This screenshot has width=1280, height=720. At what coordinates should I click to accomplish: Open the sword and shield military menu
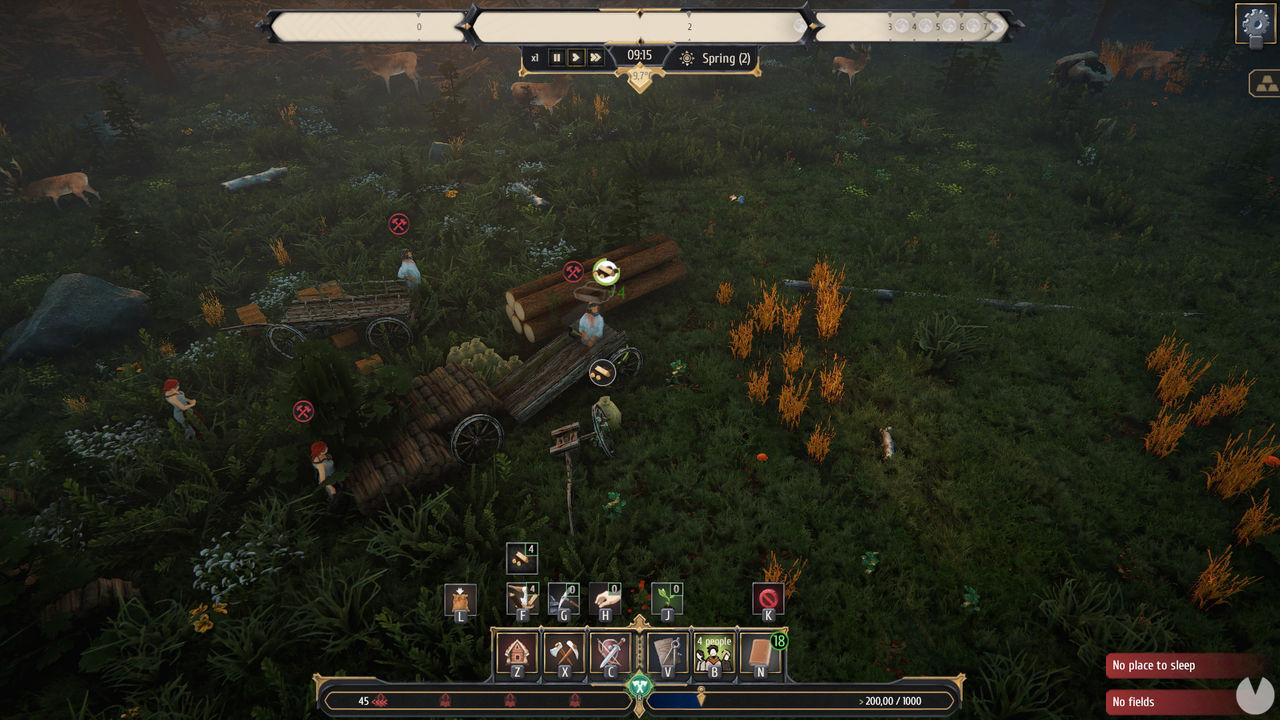(610, 654)
